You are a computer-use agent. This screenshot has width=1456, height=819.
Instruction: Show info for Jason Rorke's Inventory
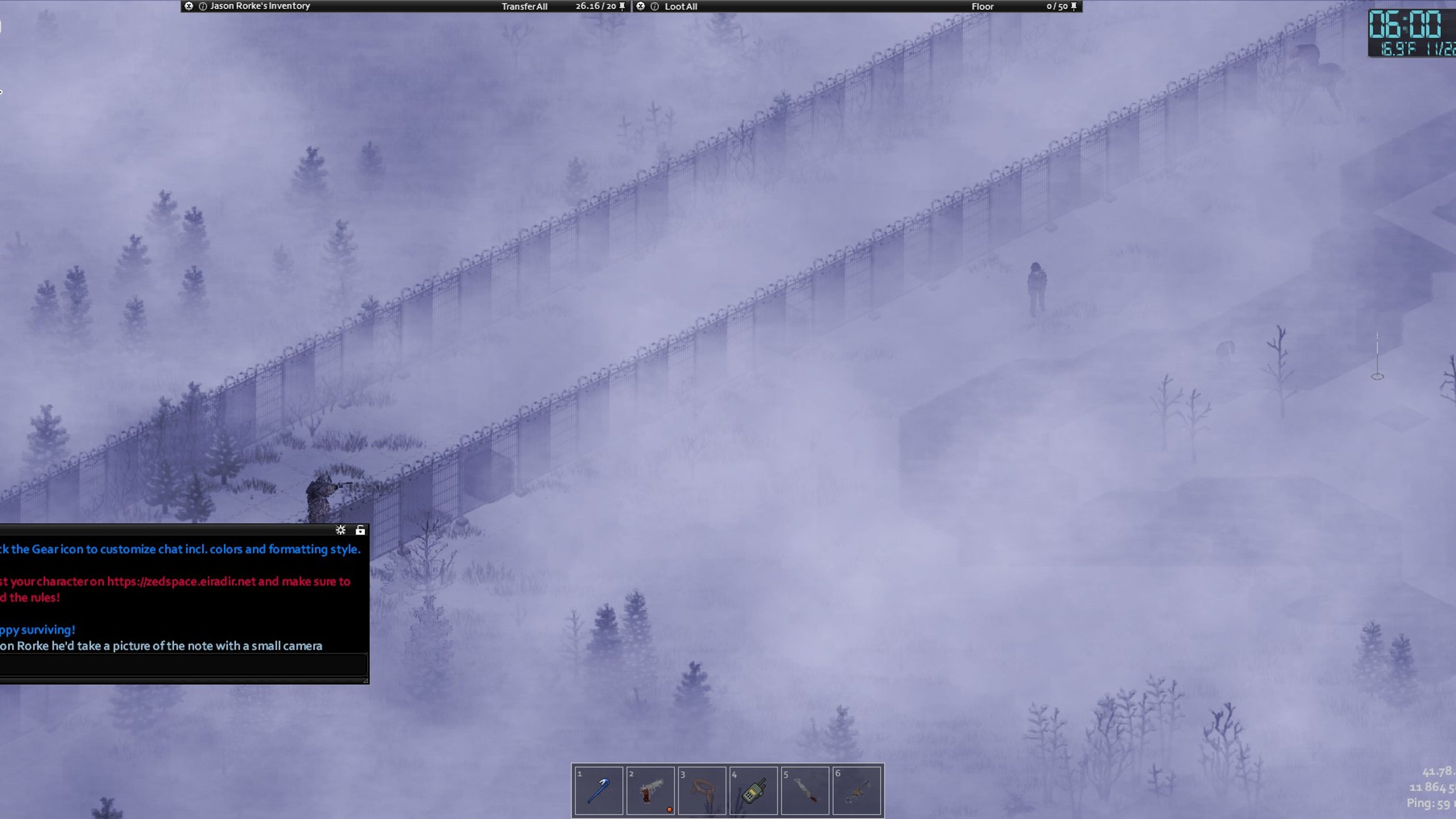202,6
